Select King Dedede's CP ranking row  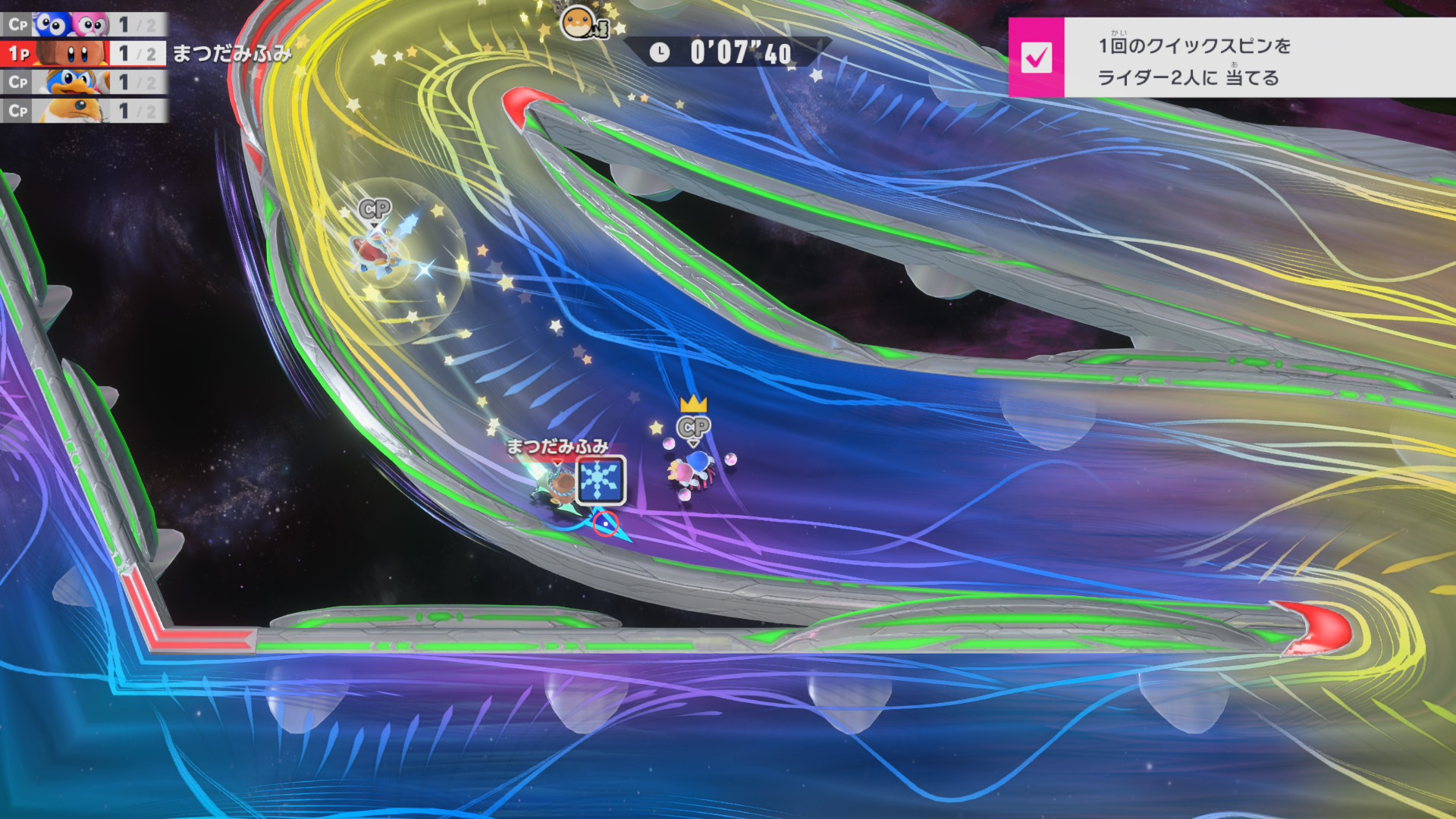[83, 82]
